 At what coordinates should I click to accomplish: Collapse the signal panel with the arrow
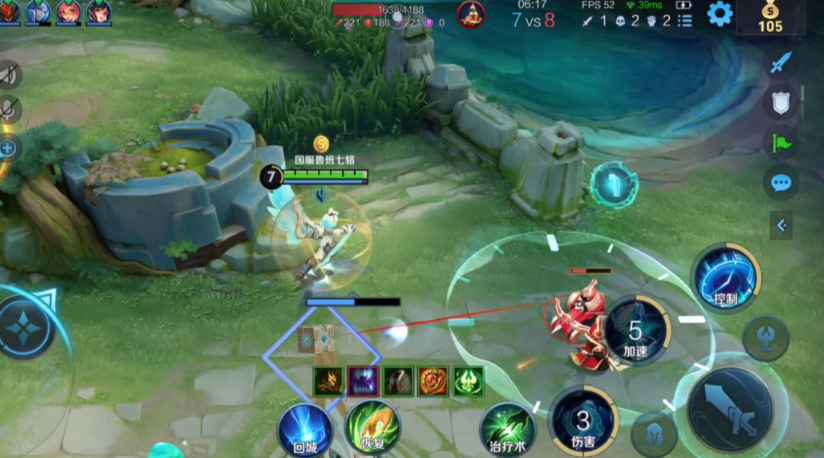[781, 225]
